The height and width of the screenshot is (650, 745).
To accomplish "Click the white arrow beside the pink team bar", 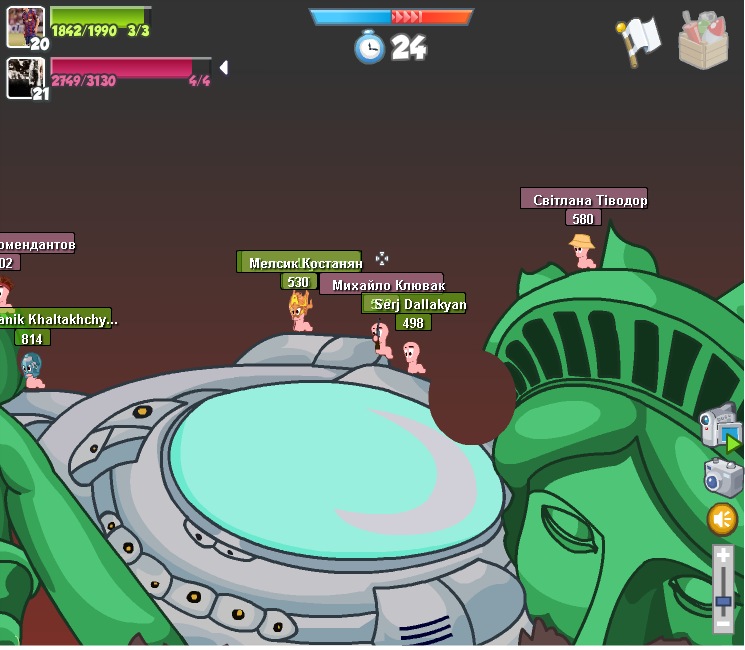I will coord(224,67).
